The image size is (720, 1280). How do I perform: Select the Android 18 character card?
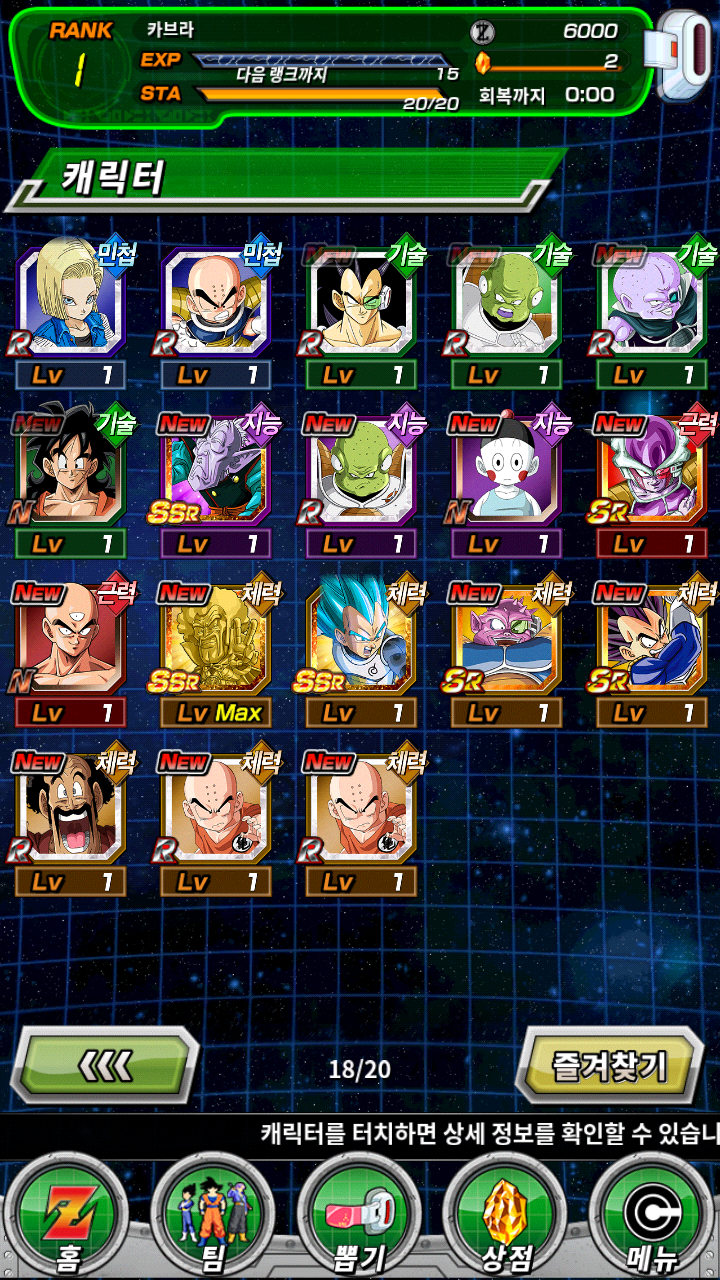[x=70, y=303]
